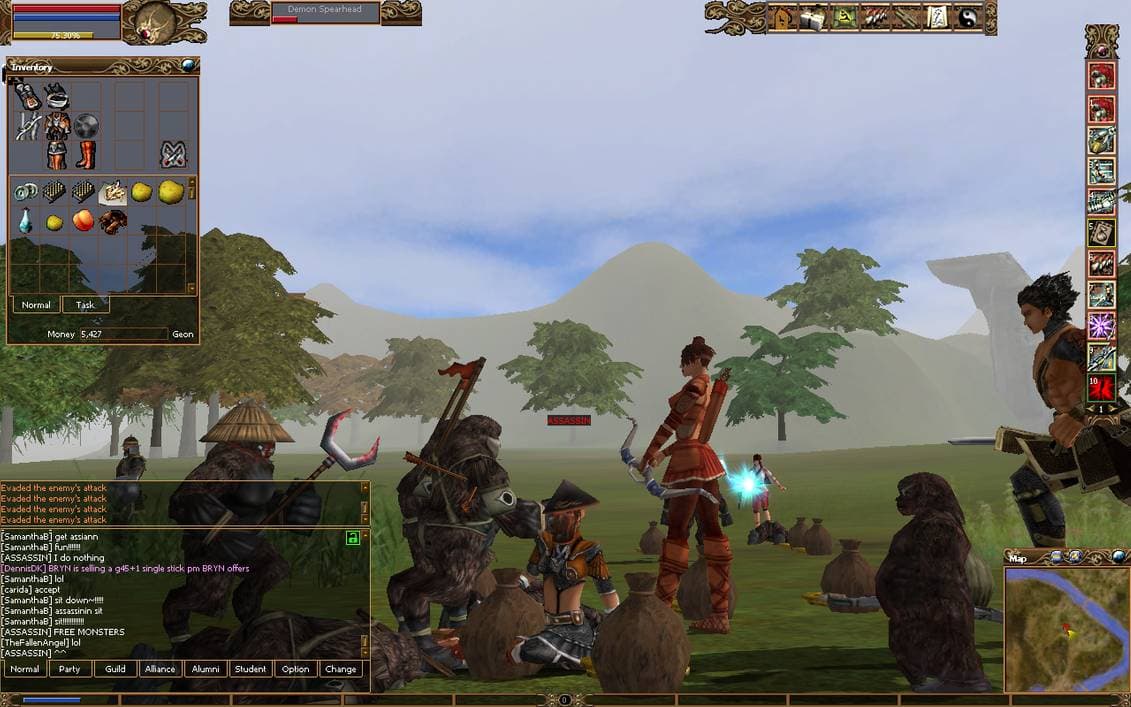
Task: Pick the orange peach item in the inventory
Action: tap(83, 220)
